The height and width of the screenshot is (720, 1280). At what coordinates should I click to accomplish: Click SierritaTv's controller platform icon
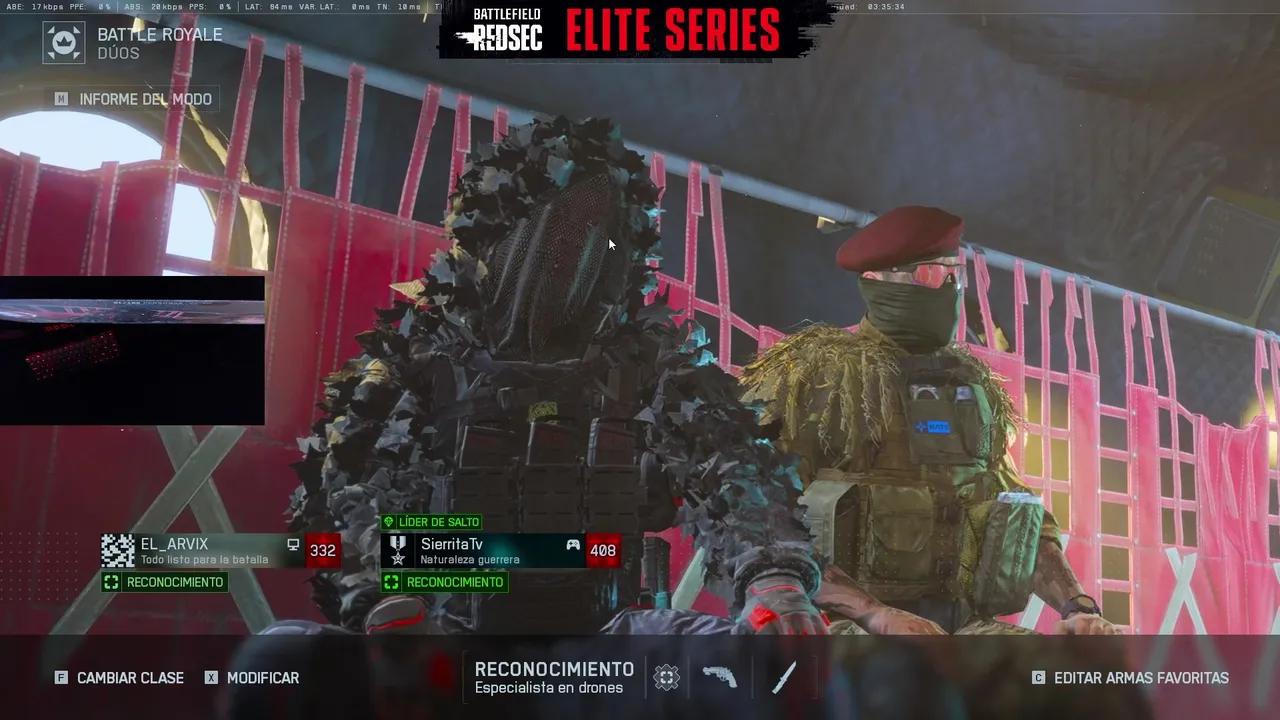click(x=572, y=544)
